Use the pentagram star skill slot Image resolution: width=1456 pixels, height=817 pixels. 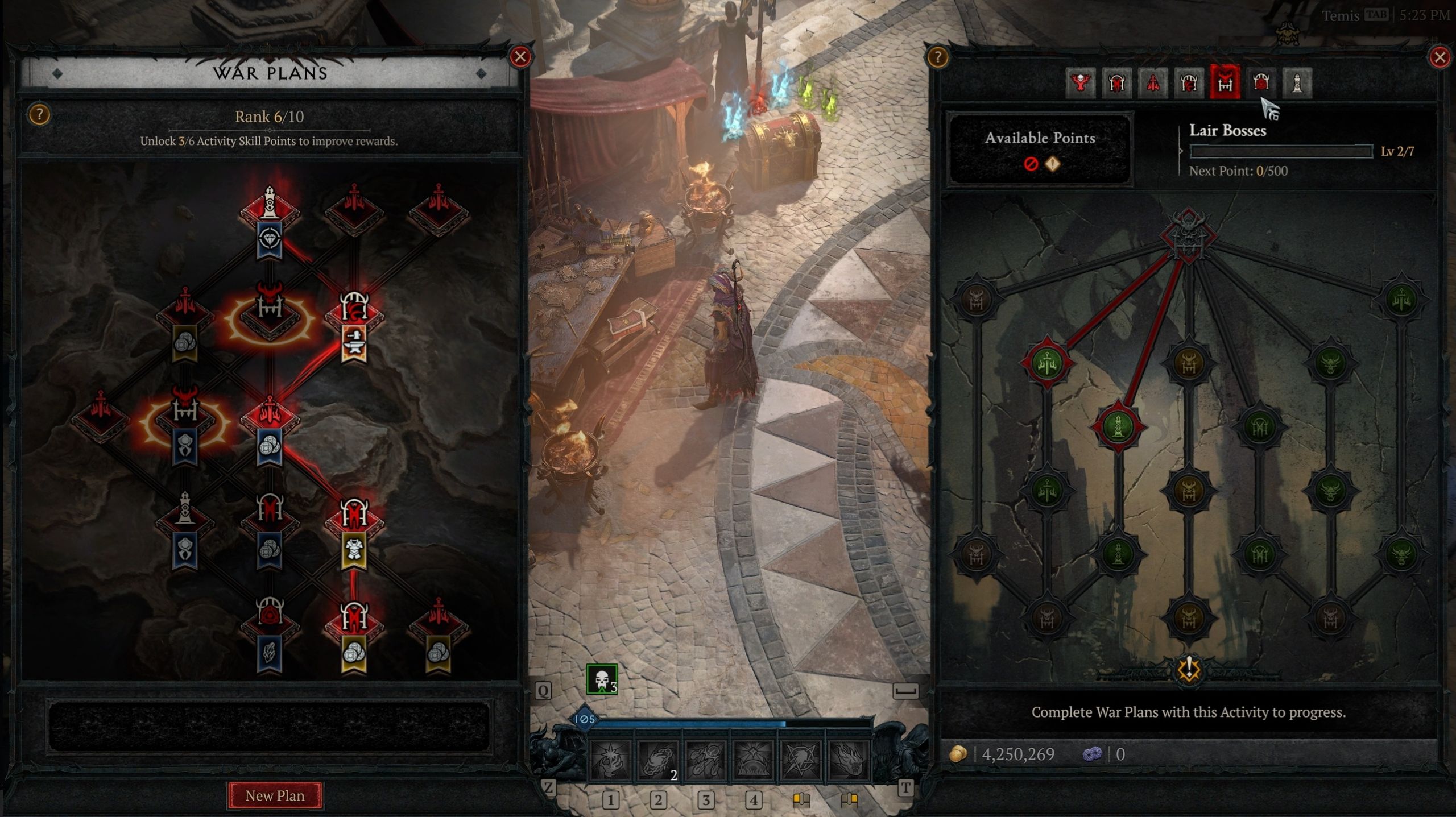coord(801,760)
